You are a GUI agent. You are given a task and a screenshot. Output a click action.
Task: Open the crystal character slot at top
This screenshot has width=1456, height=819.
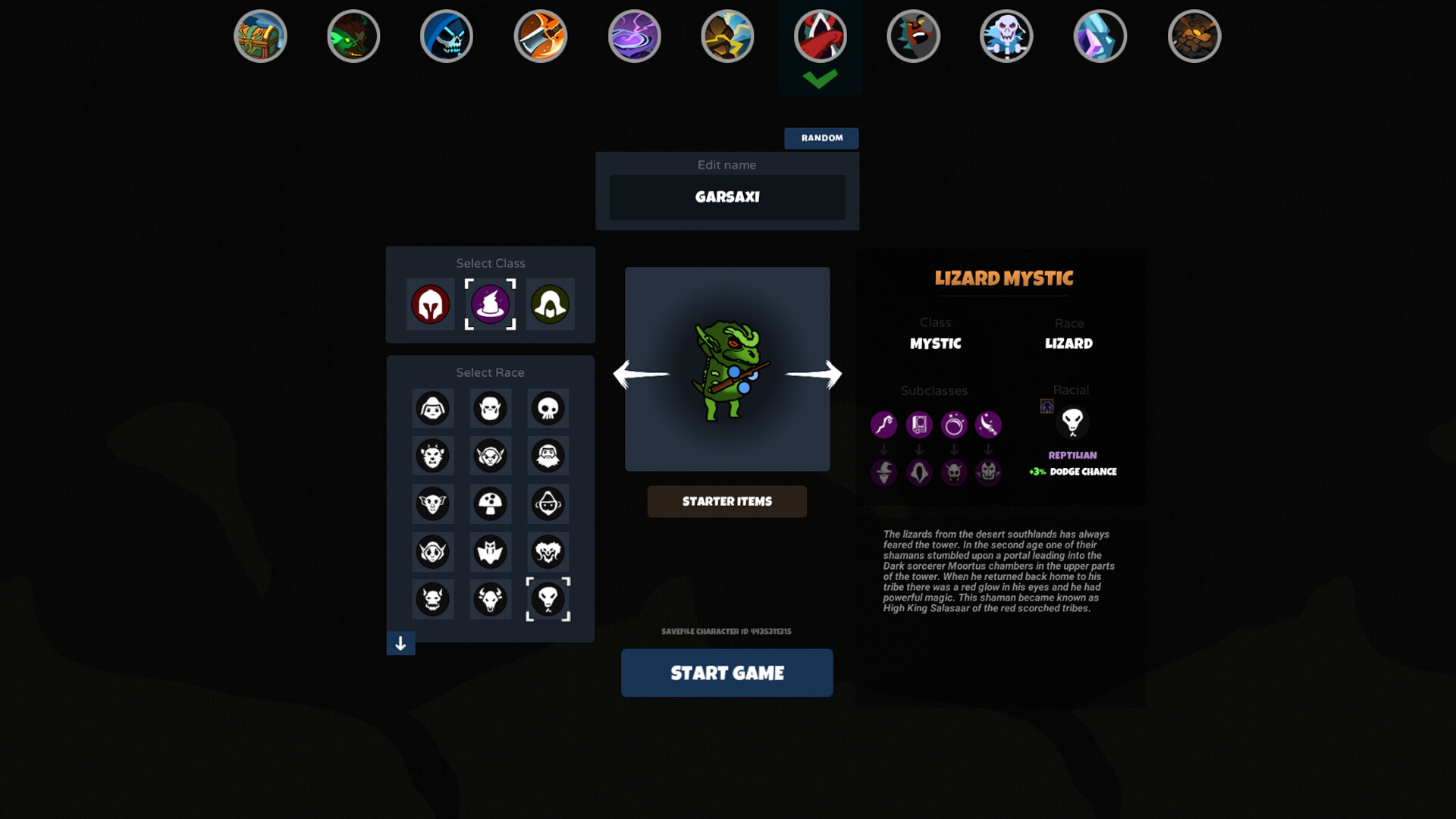tap(1100, 36)
